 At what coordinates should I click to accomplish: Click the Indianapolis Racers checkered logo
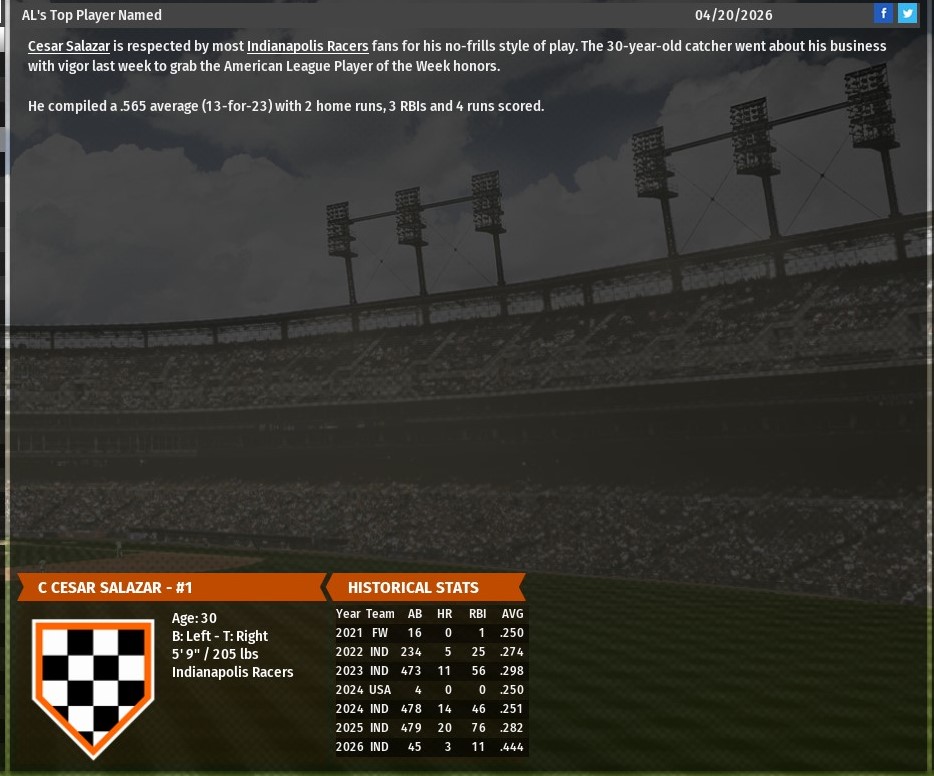coord(93,684)
